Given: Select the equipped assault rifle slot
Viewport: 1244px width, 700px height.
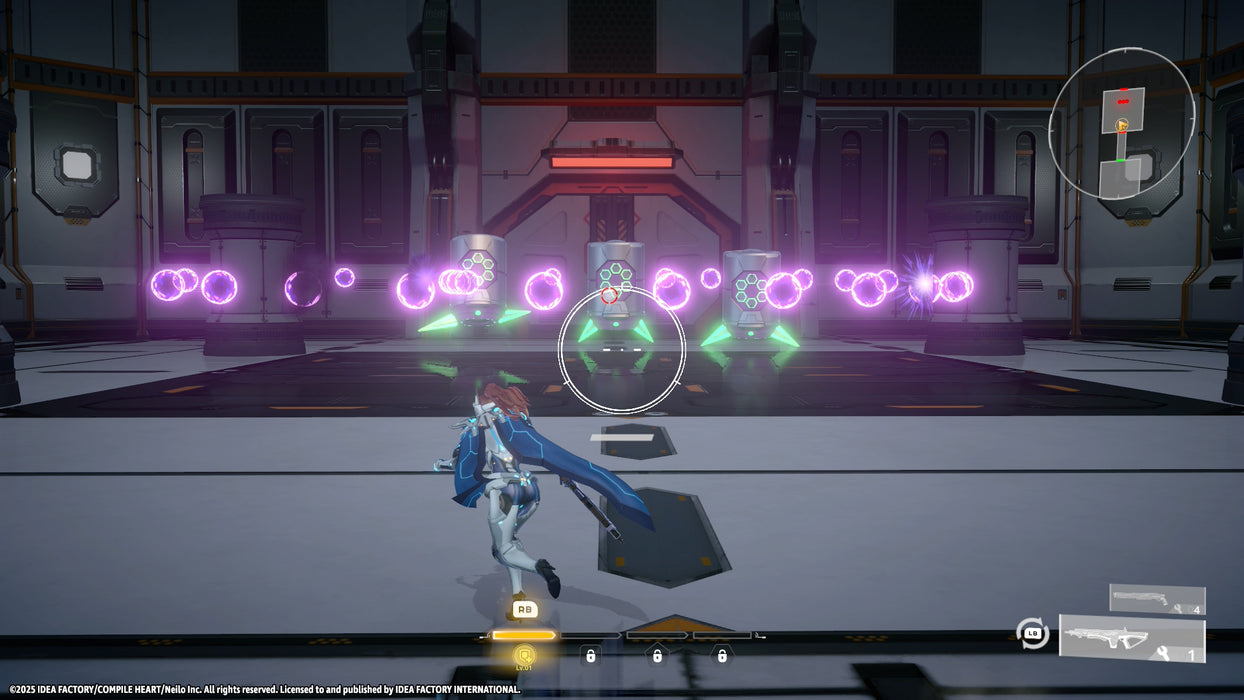Looking at the screenshot, I should (x=1132, y=639).
